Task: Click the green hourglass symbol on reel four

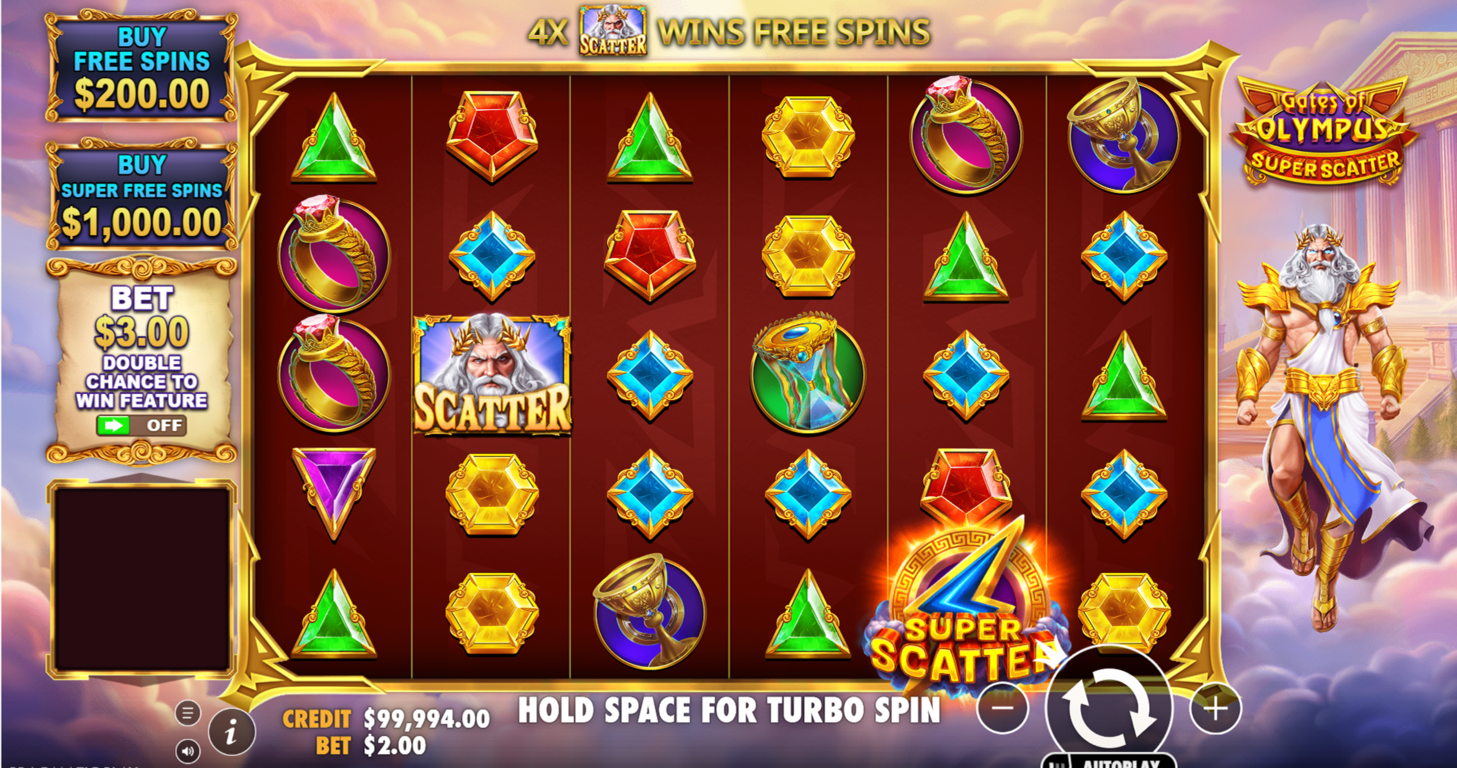Action: 808,375
